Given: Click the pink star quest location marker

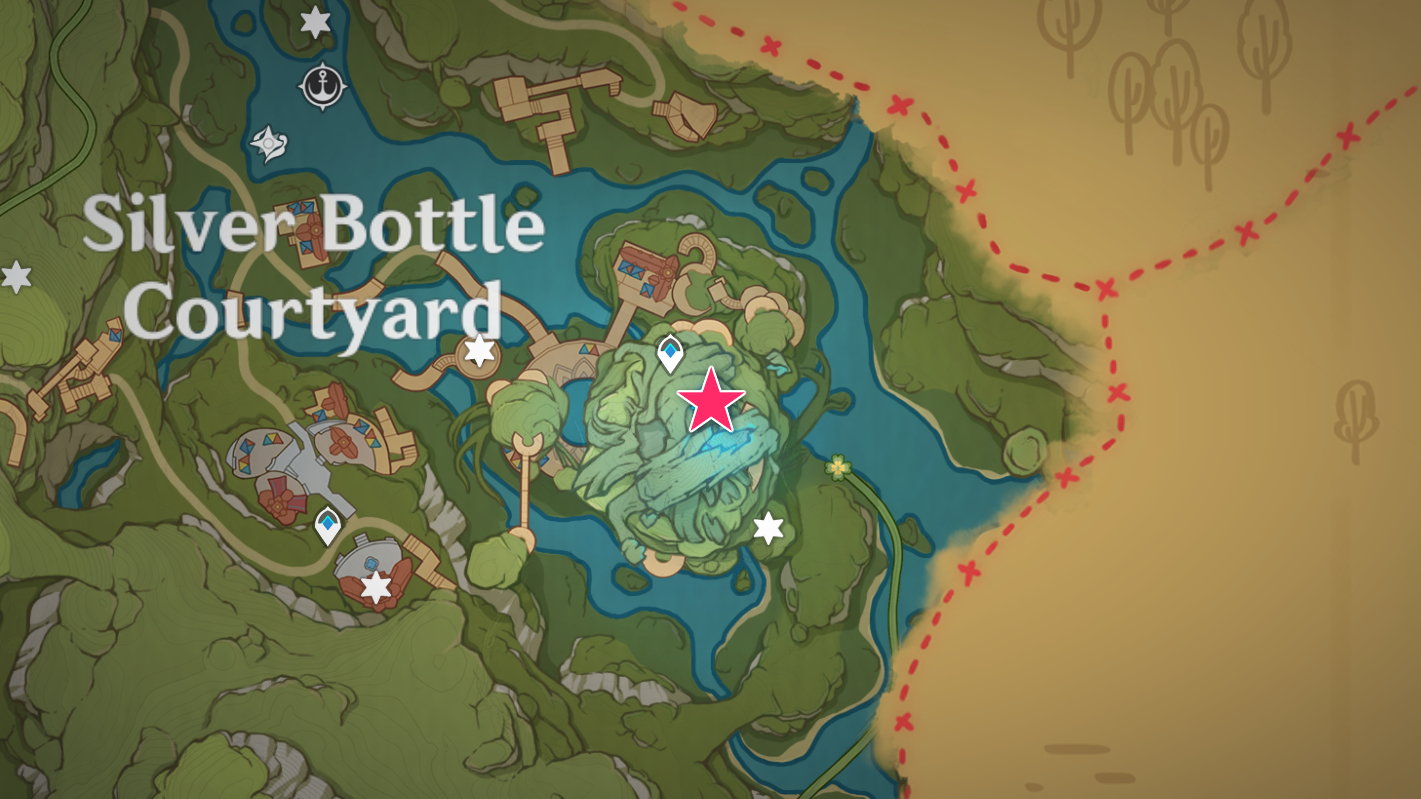Looking at the screenshot, I should 712,404.
